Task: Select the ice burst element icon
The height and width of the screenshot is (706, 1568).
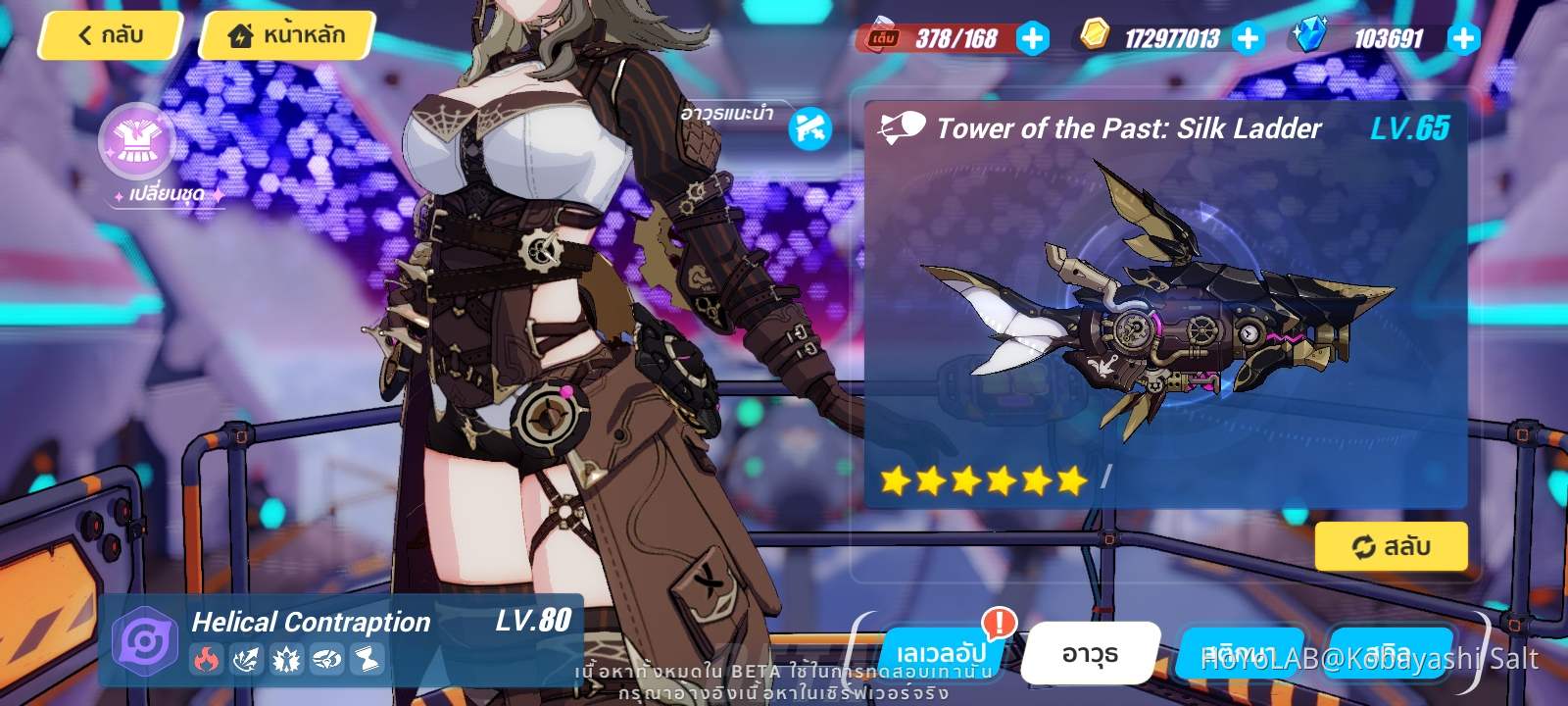Action: click(286, 659)
